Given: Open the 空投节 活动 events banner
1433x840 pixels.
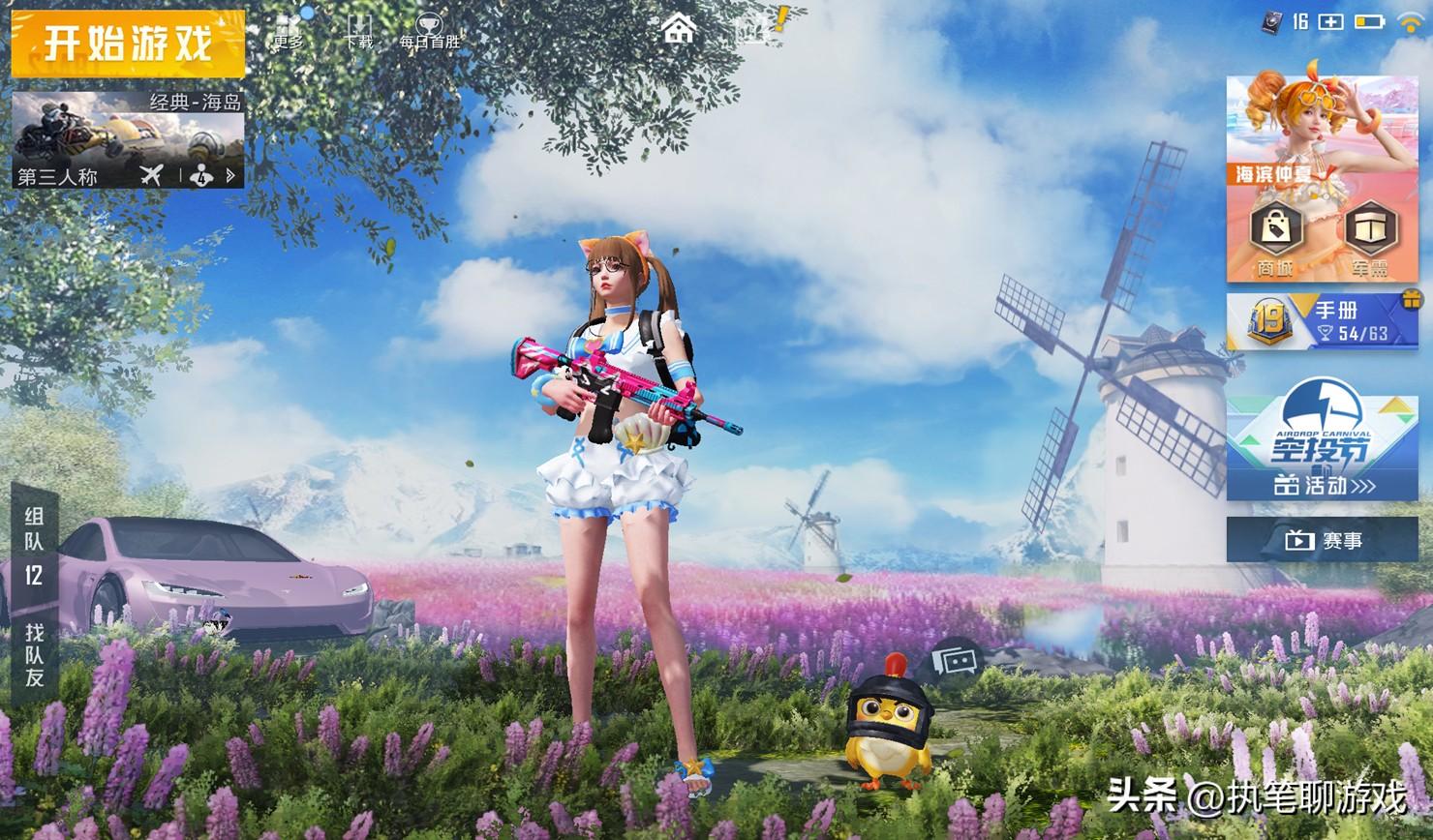Looking at the screenshot, I should (x=1322, y=449).
